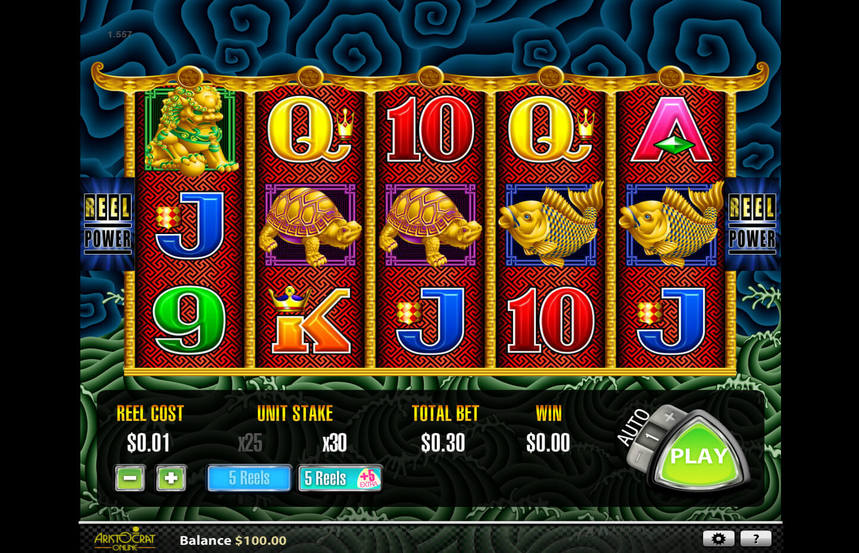The width and height of the screenshot is (859, 553).
Task: Spin the reels with the PLAY button
Action: (698, 456)
